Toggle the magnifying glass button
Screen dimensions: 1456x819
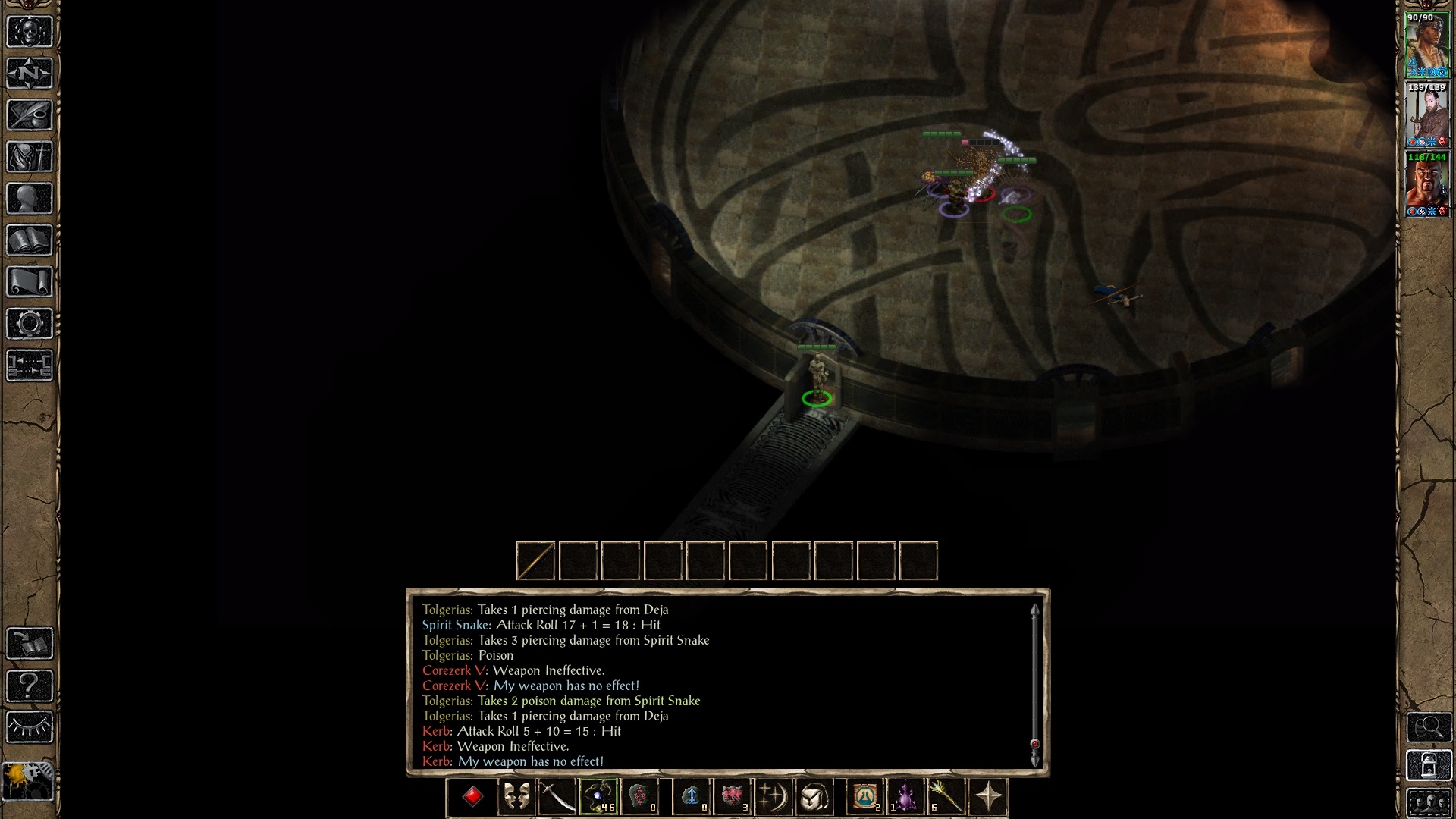(x=1429, y=727)
